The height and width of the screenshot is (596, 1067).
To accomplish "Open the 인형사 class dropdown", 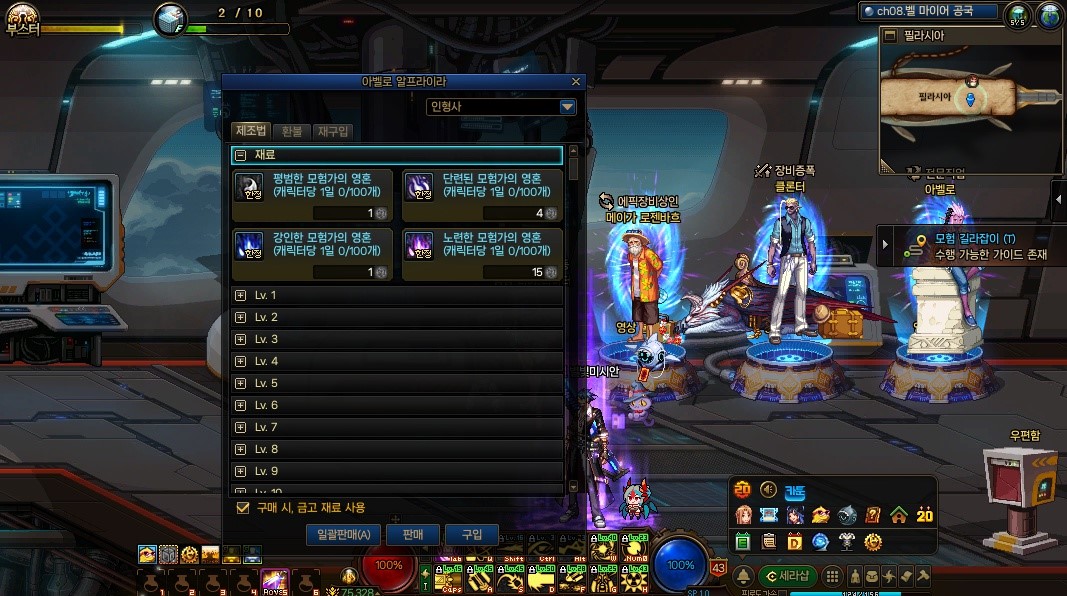I will tap(567, 107).
